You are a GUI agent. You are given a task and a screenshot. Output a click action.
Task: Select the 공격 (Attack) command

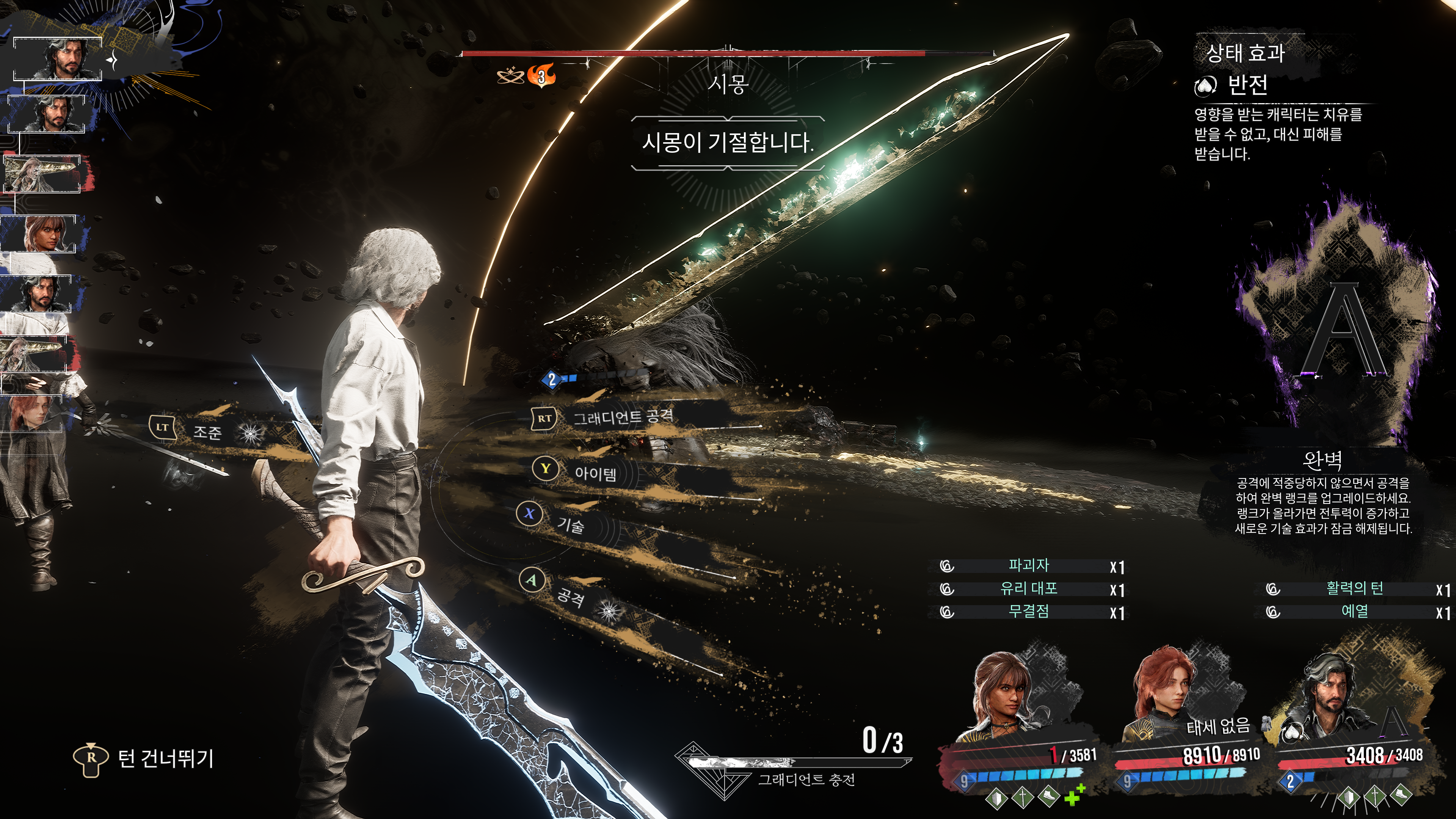click(570, 596)
